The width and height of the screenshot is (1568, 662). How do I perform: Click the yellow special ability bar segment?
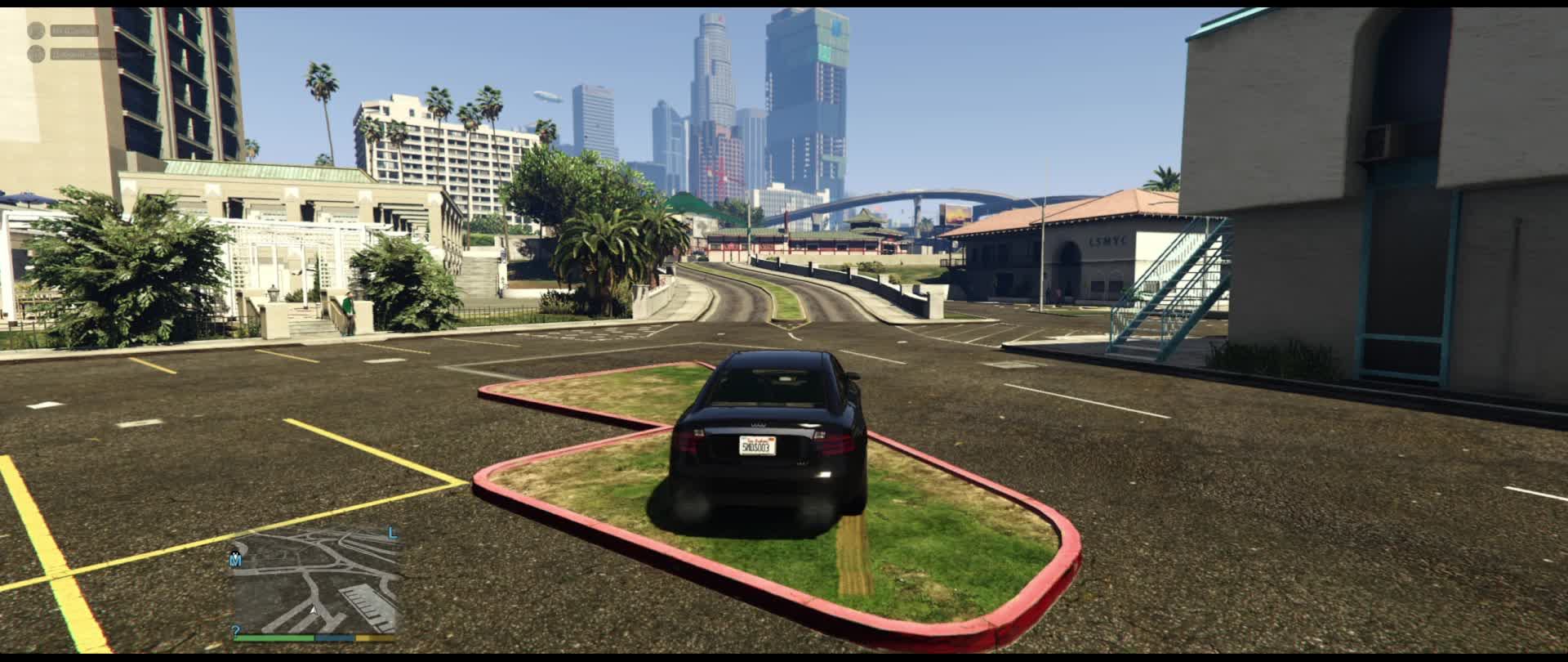(376, 637)
